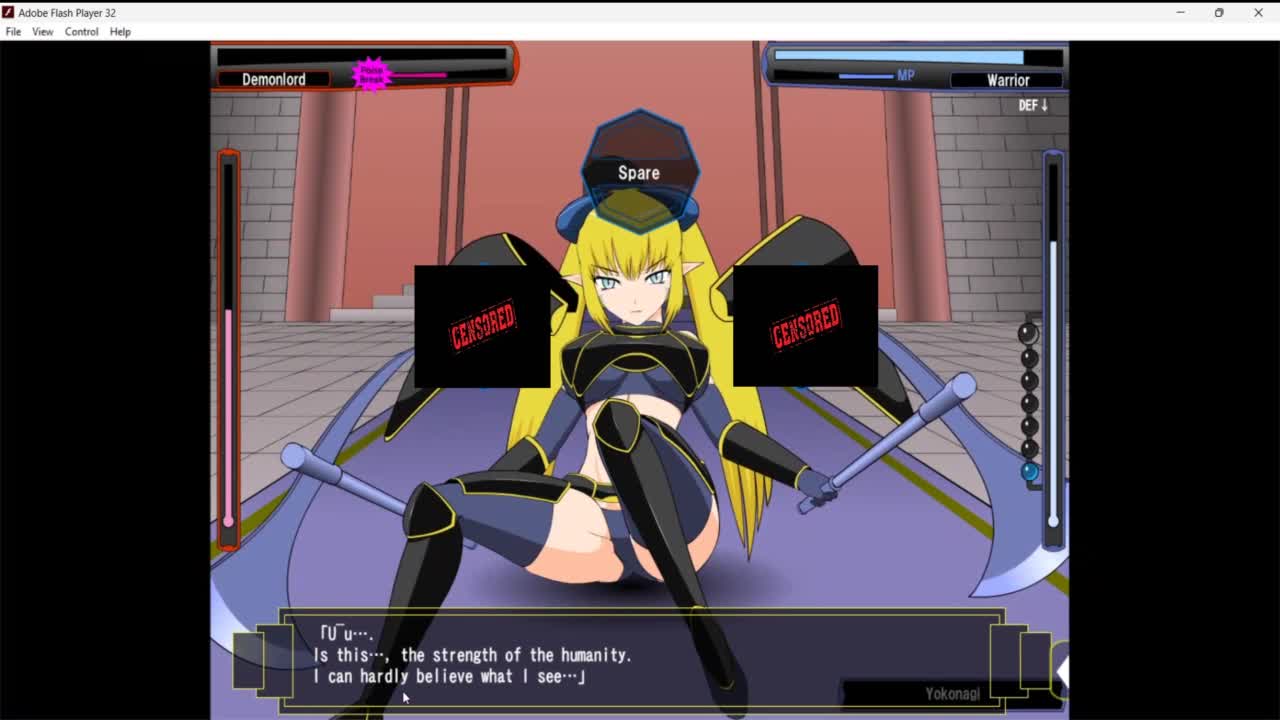Open the Control menu
This screenshot has width=1280, height=720.
coord(81,32)
